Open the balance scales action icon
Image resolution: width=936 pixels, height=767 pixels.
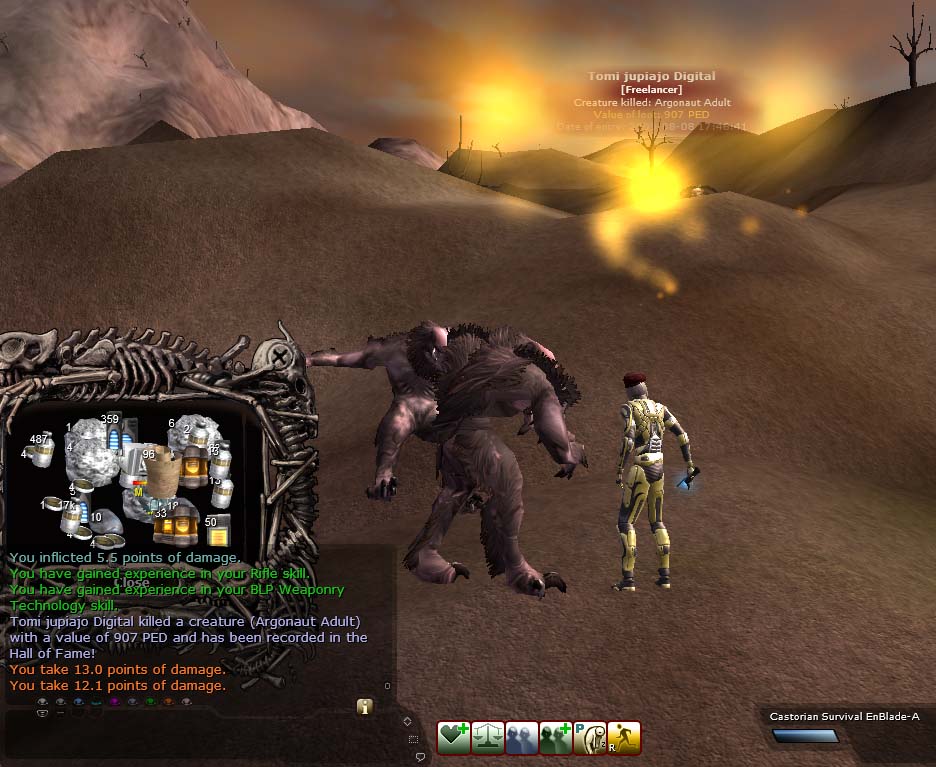click(x=488, y=738)
